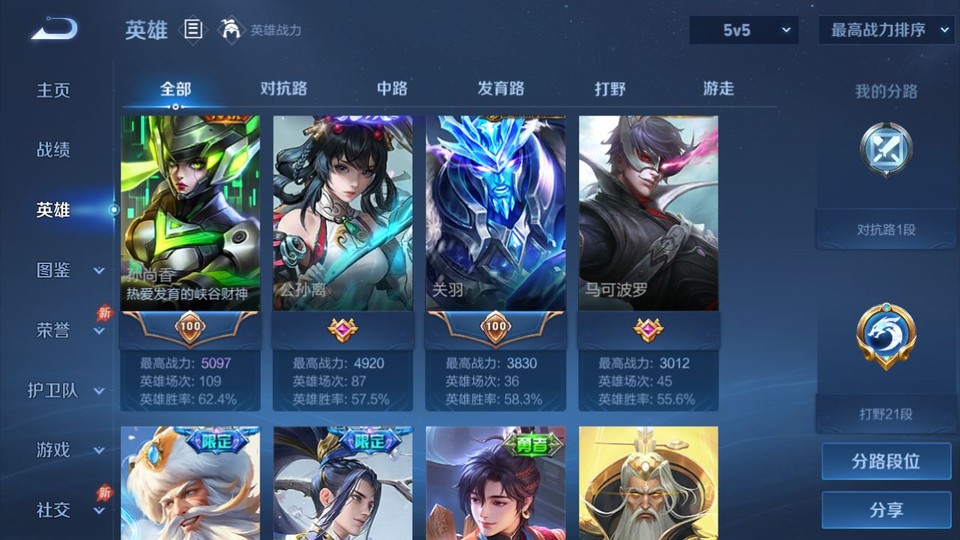The width and height of the screenshot is (960, 540).
Task: Click the 分路段位 button
Action: (886, 462)
